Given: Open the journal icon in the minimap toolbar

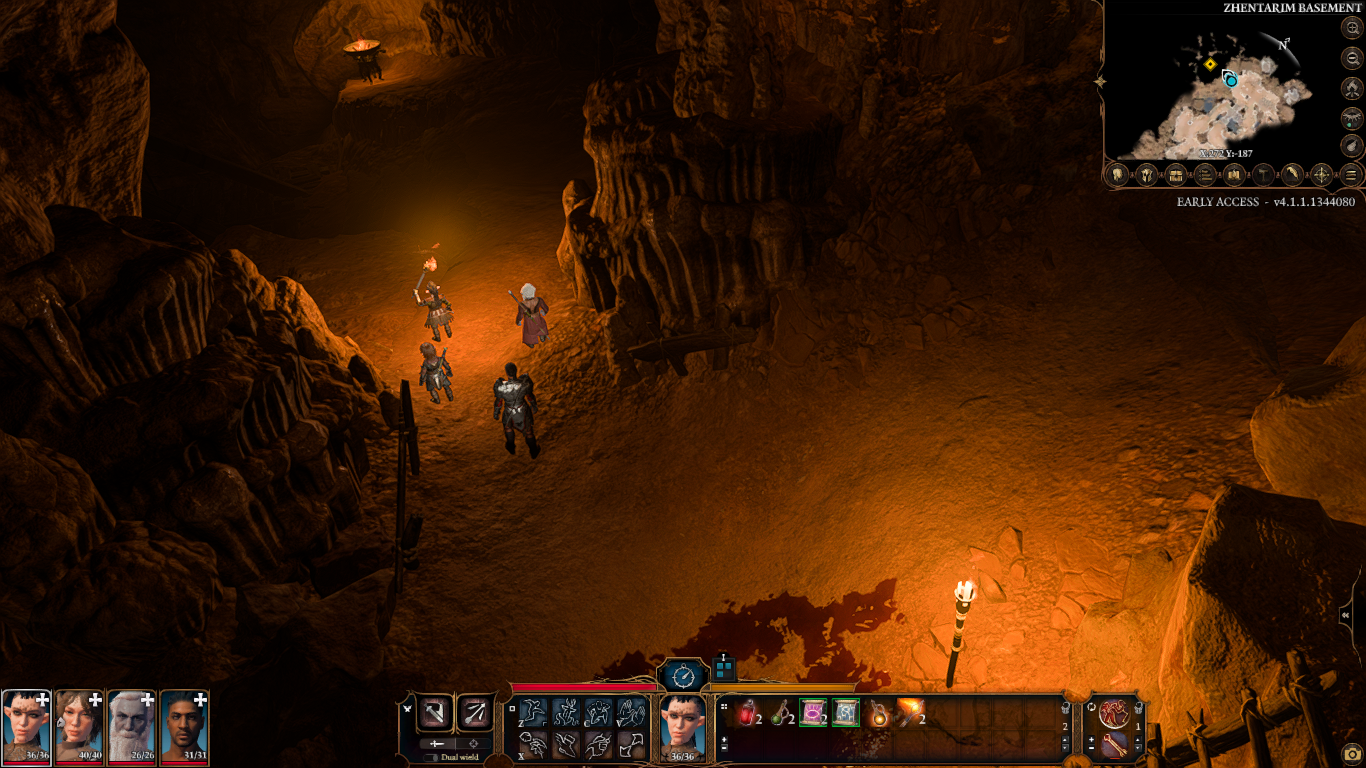Looking at the screenshot, I should click(1206, 175).
